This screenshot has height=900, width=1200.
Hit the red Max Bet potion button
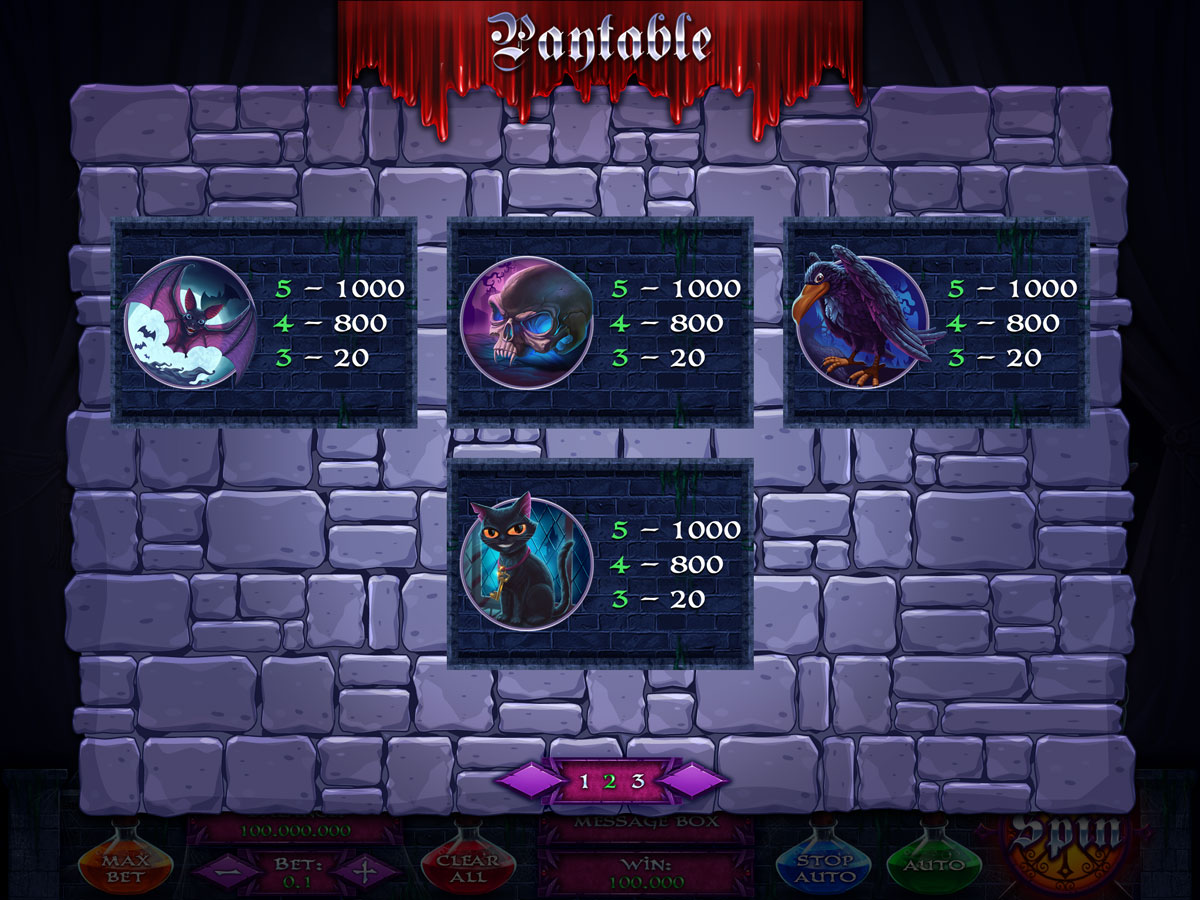126,866
